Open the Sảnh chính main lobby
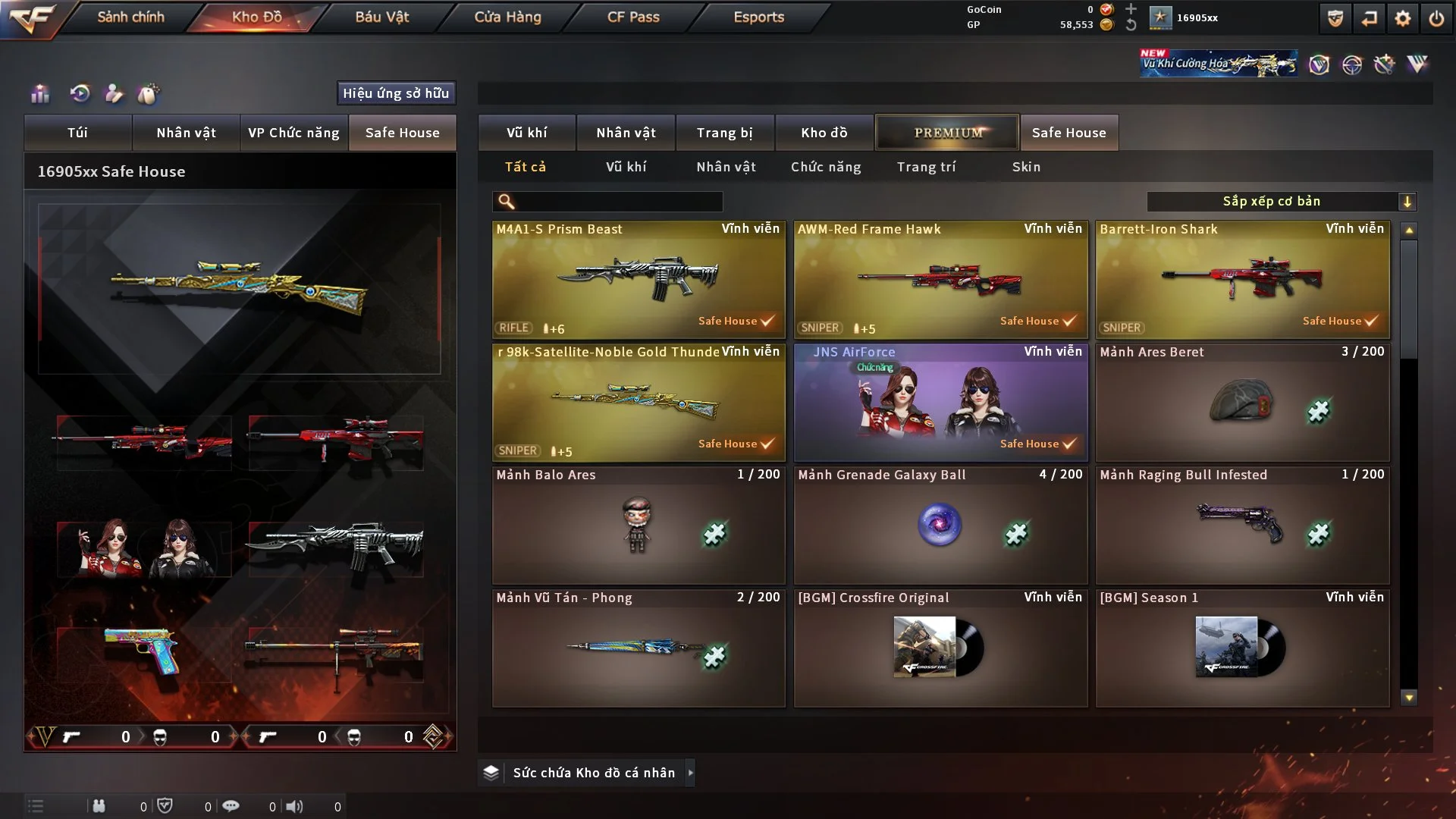This screenshot has width=1456, height=819. pos(130,17)
